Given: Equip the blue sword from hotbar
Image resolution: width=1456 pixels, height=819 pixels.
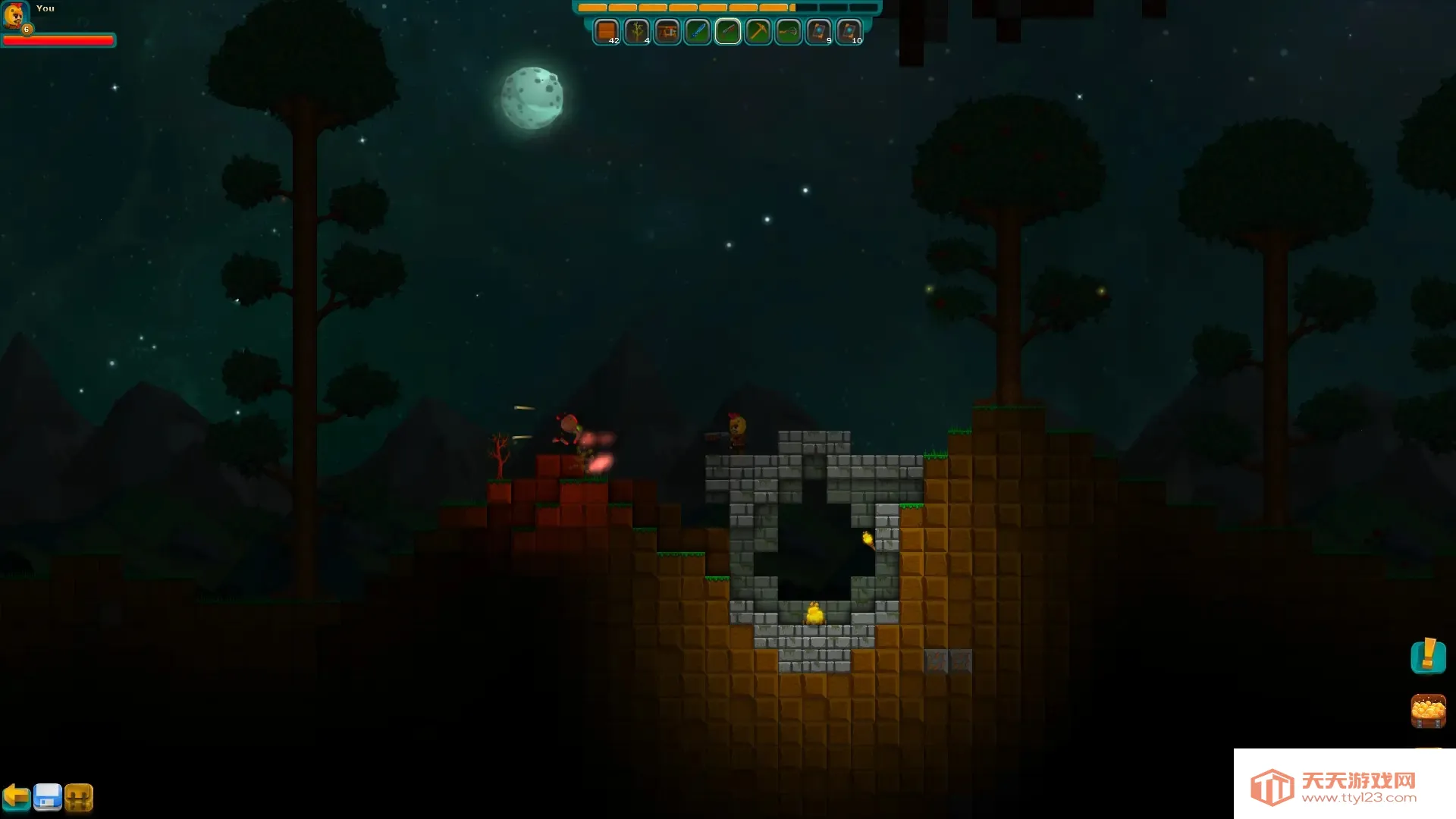Looking at the screenshot, I should pos(697,32).
